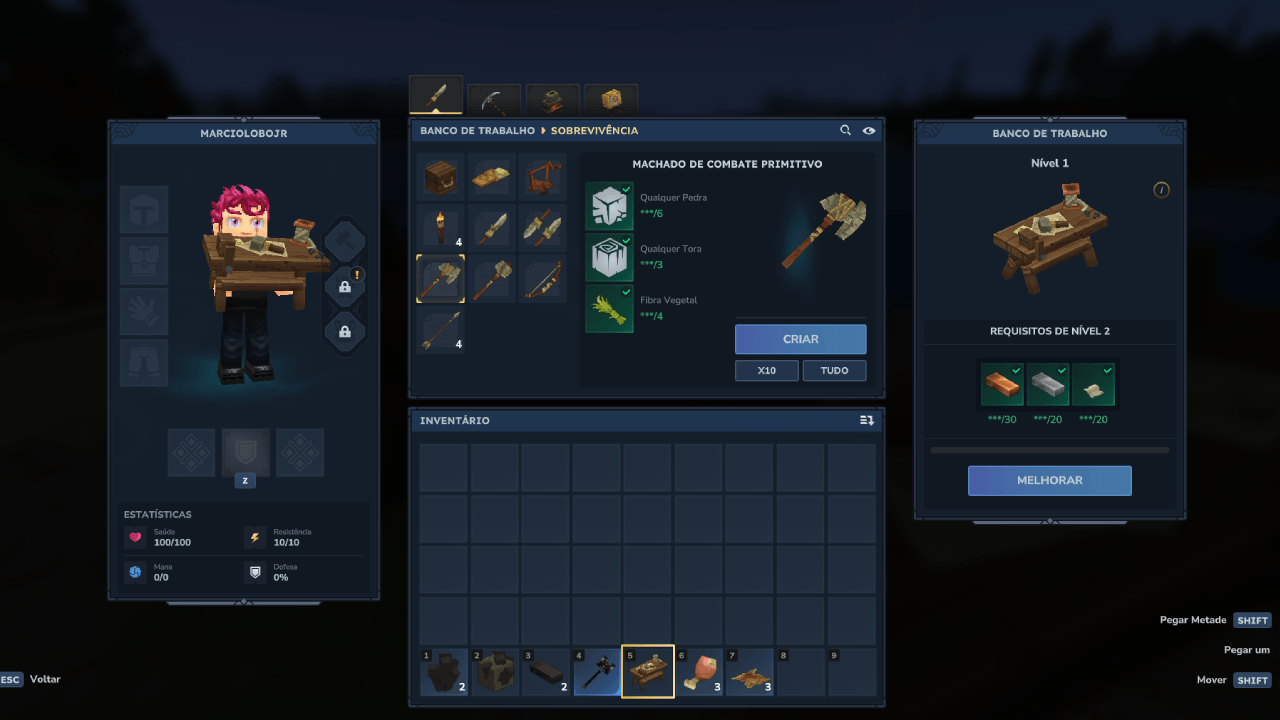Click the Criar button to craft the axe

coord(800,339)
